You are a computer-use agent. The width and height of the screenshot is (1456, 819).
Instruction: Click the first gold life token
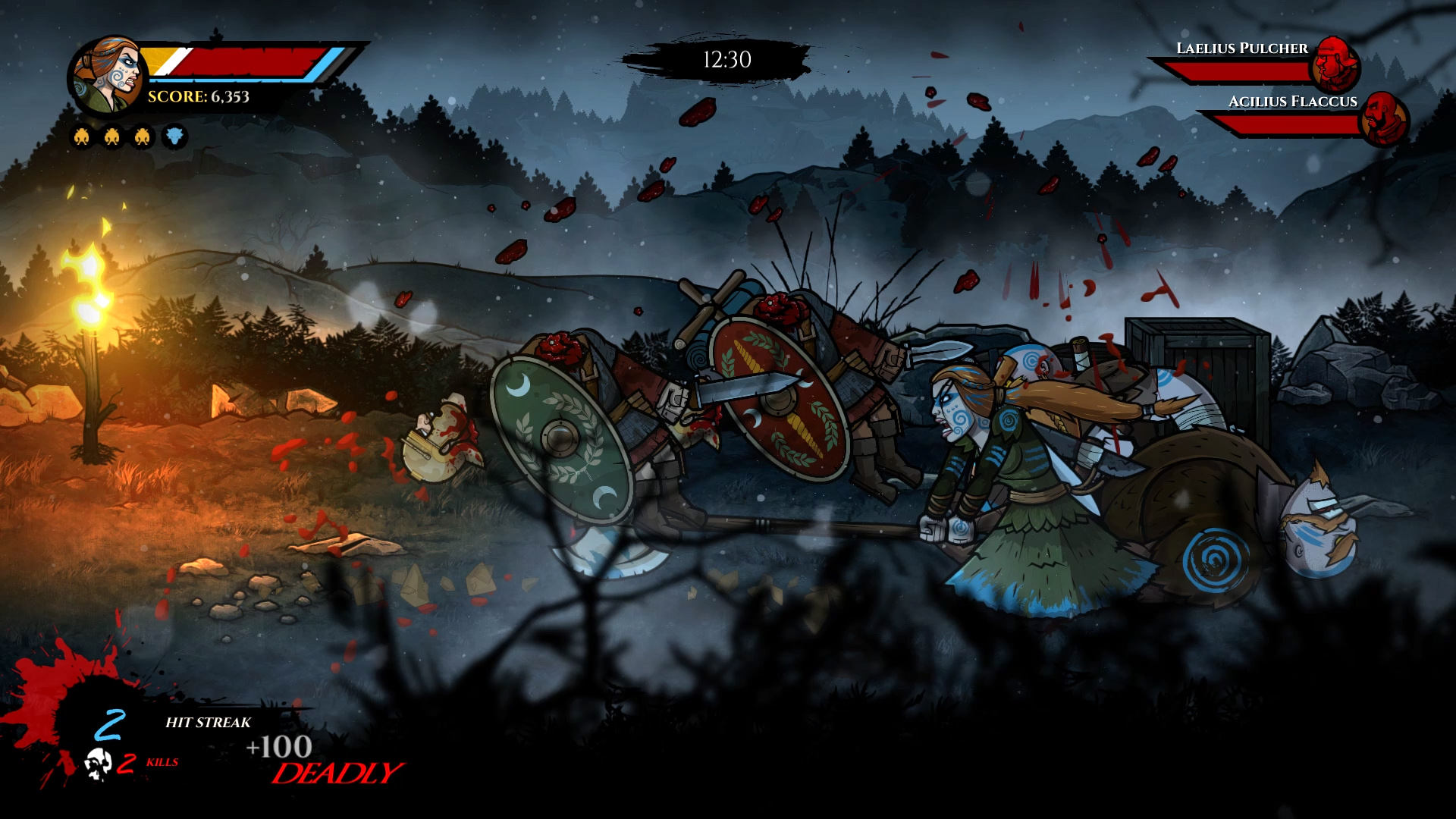tap(80, 138)
